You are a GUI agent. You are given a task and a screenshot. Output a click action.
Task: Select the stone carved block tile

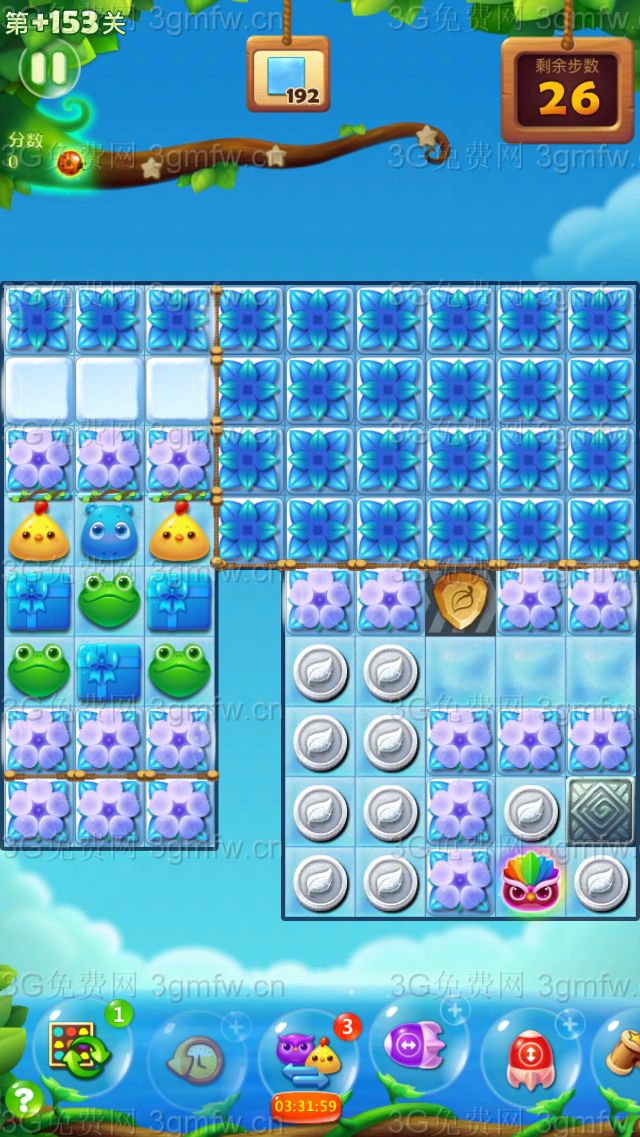[600, 811]
